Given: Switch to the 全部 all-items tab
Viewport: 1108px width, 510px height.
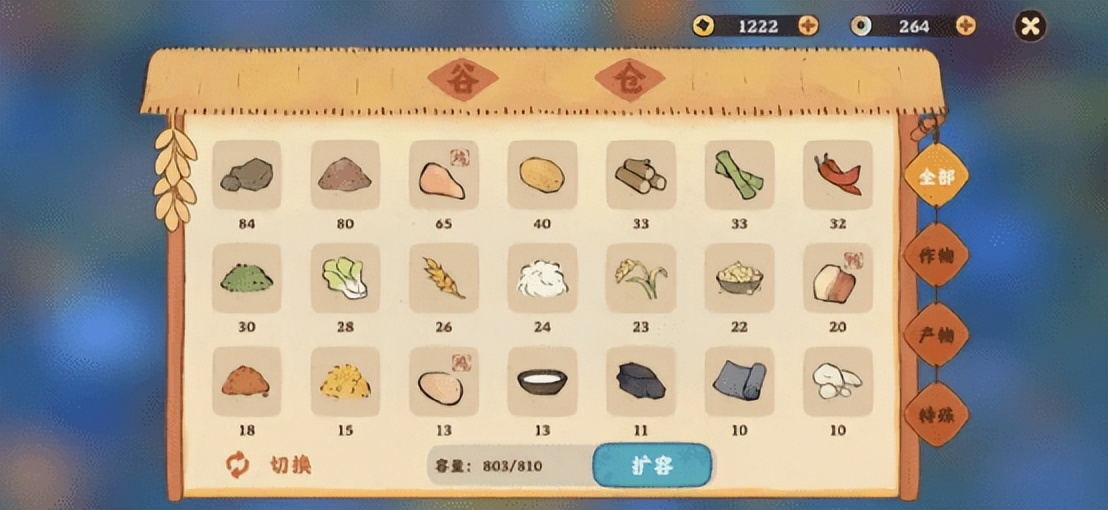Looking at the screenshot, I should (x=936, y=178).
